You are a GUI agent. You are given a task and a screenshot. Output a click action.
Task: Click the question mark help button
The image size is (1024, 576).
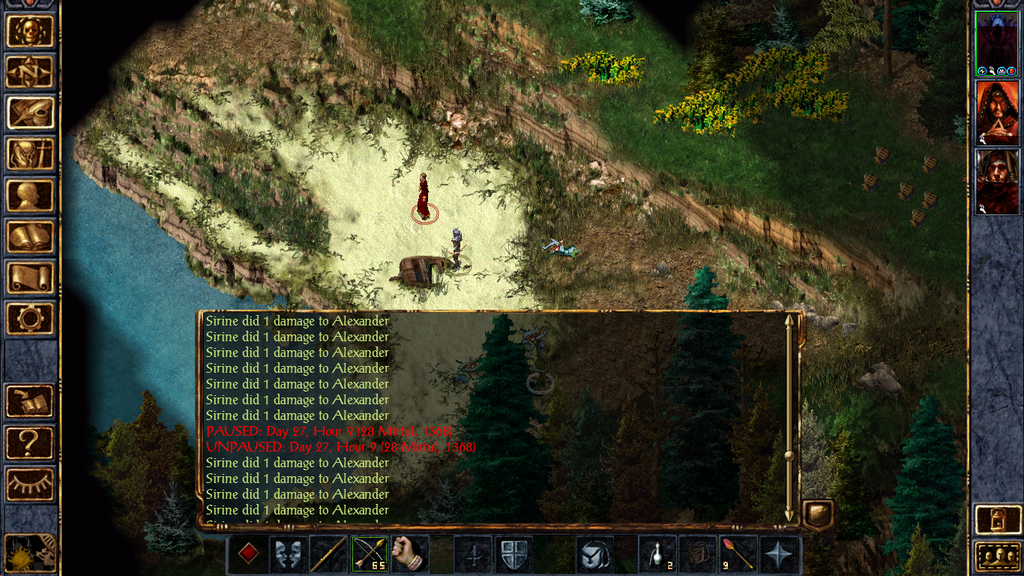[30, 442]
